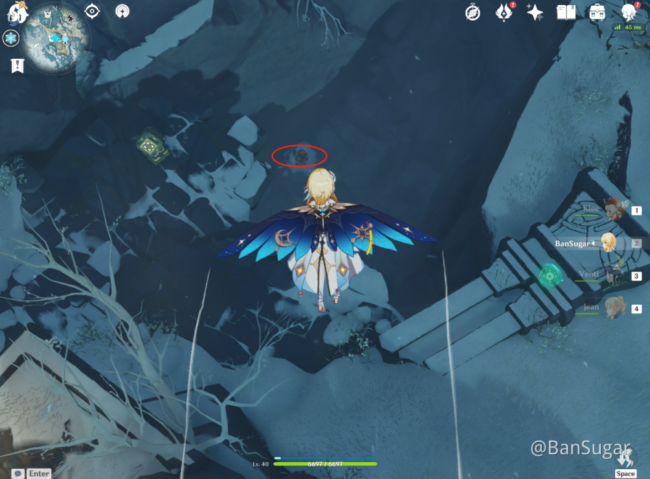
Task: Open the character profile head icon
Action: 628,12
